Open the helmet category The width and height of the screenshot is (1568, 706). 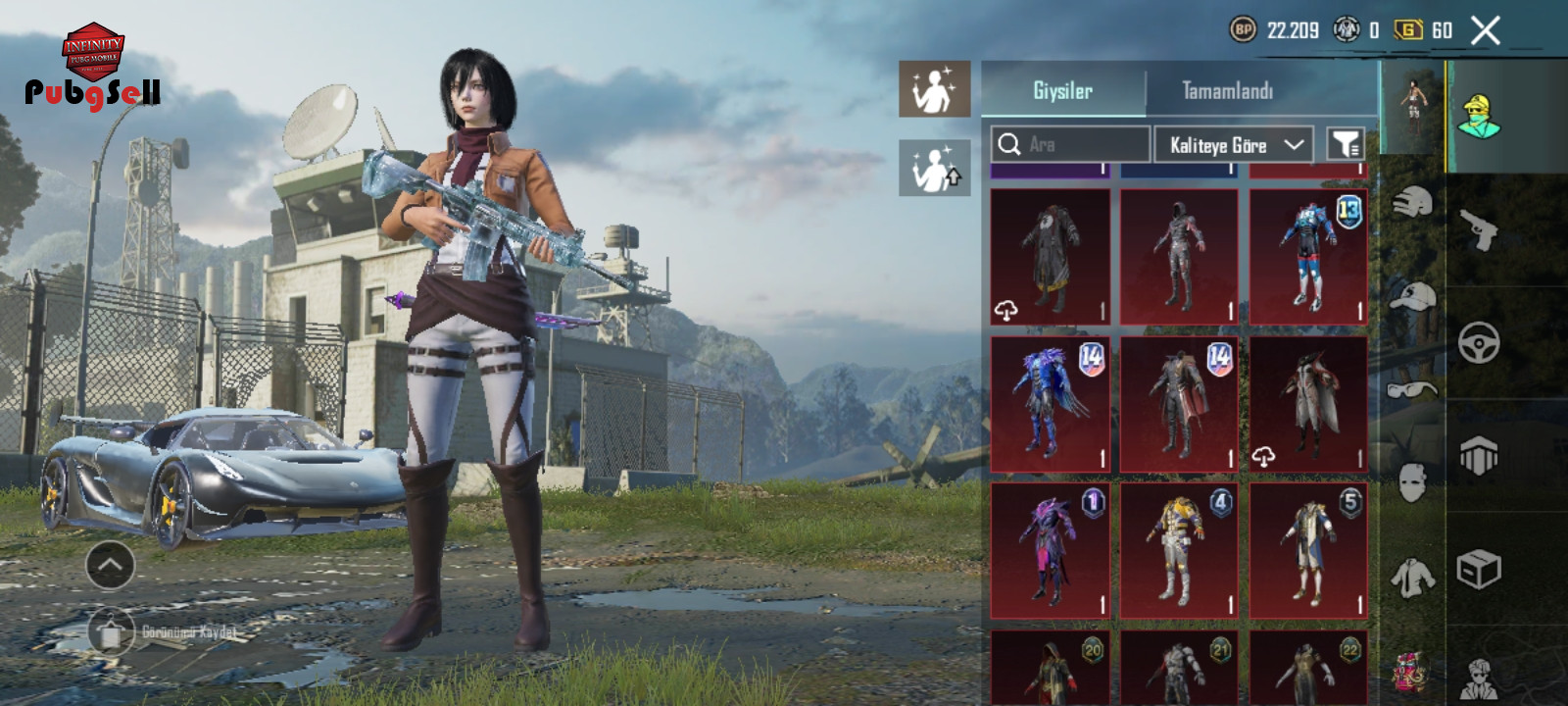[1412, 203]
